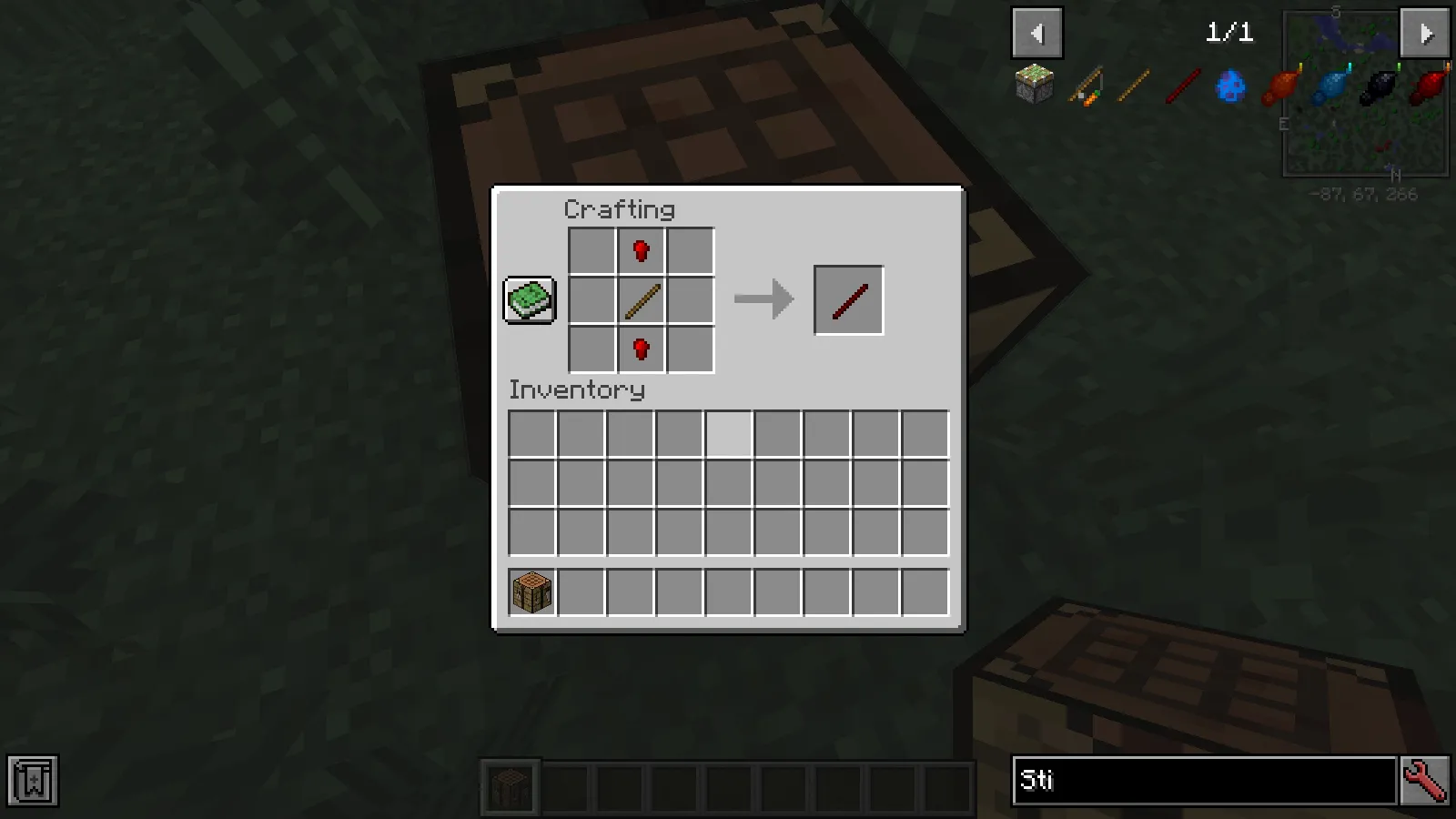Click the banner icon at the bottom left
The width and height of the screenshot is (1456, 819).
click(33, 780)
